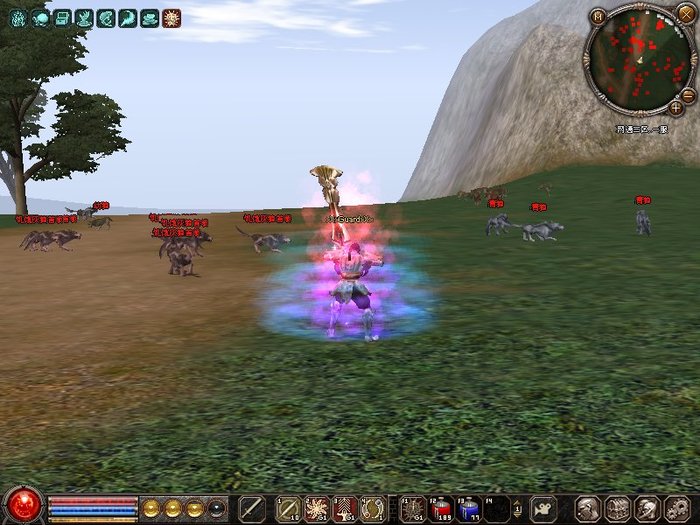Close the minimap with the X button
Screen dimensions: 700x525
[x=686, y=16]
